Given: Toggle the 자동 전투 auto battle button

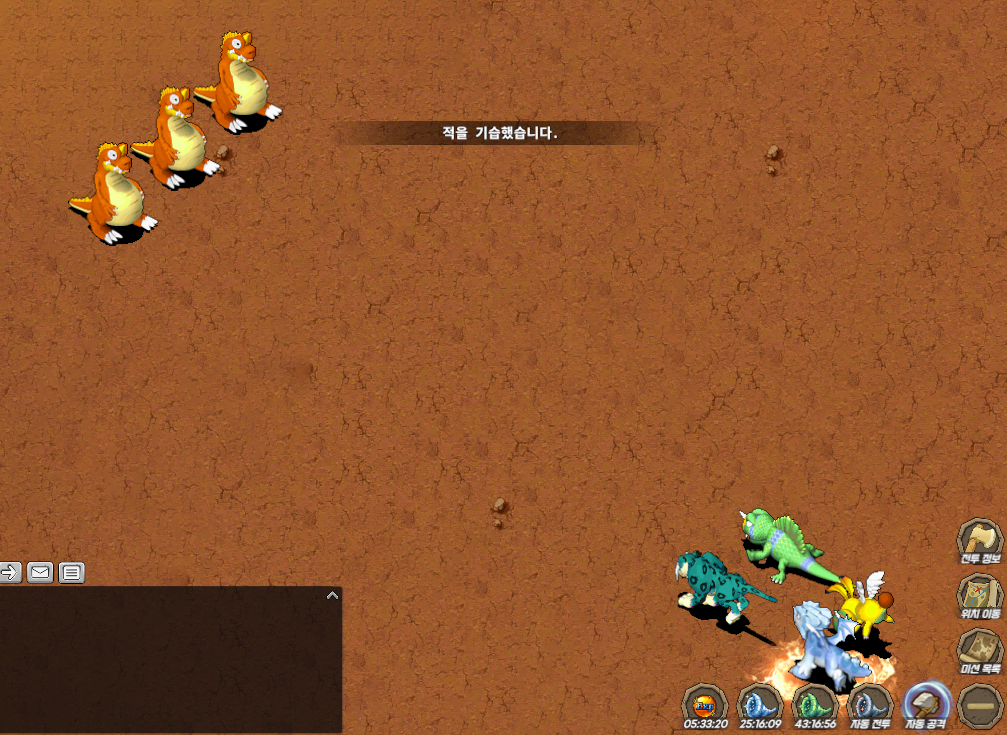Looking at the screenshot, I should tap(870, 705).
